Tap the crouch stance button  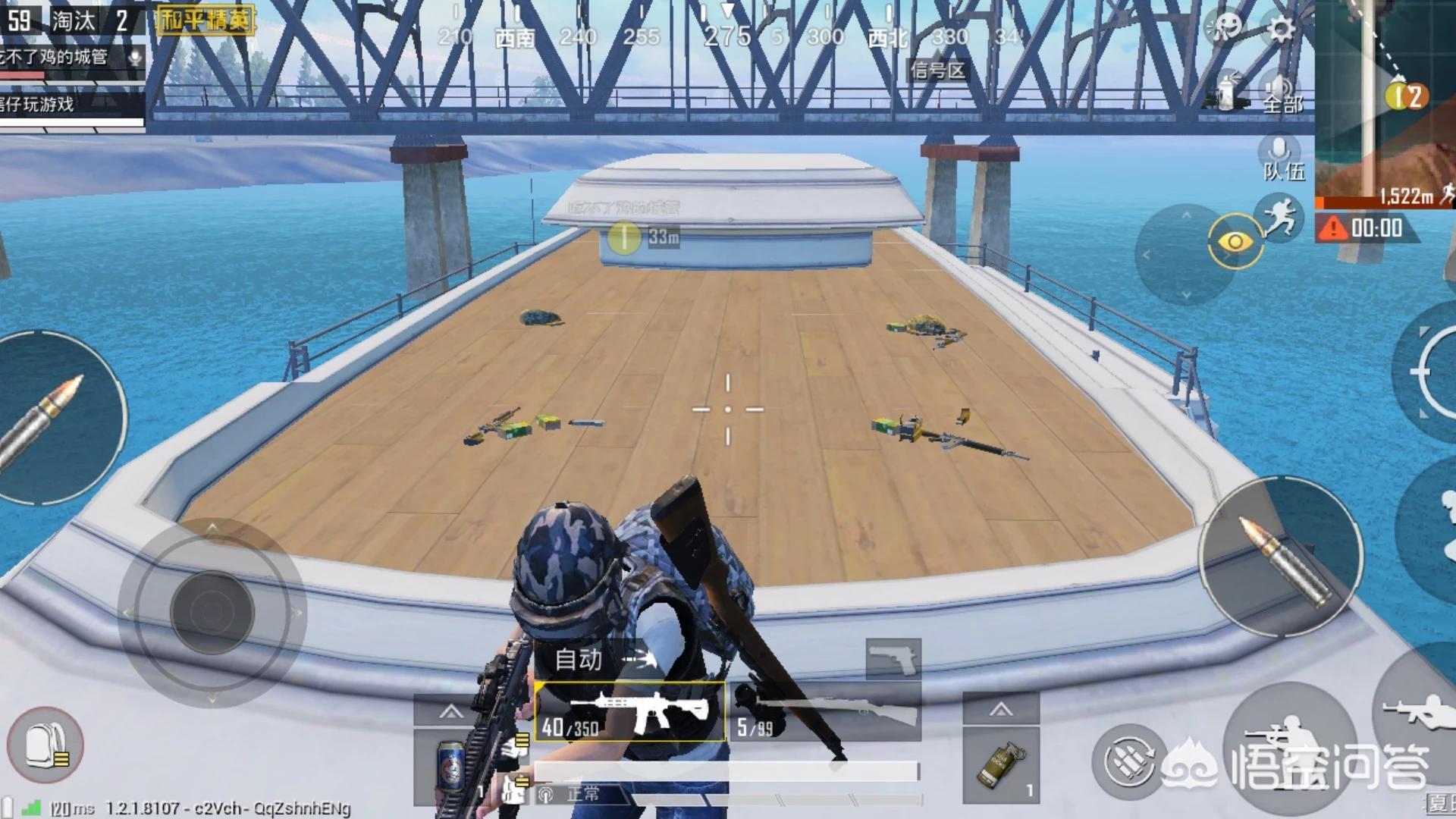(1289, 747)
